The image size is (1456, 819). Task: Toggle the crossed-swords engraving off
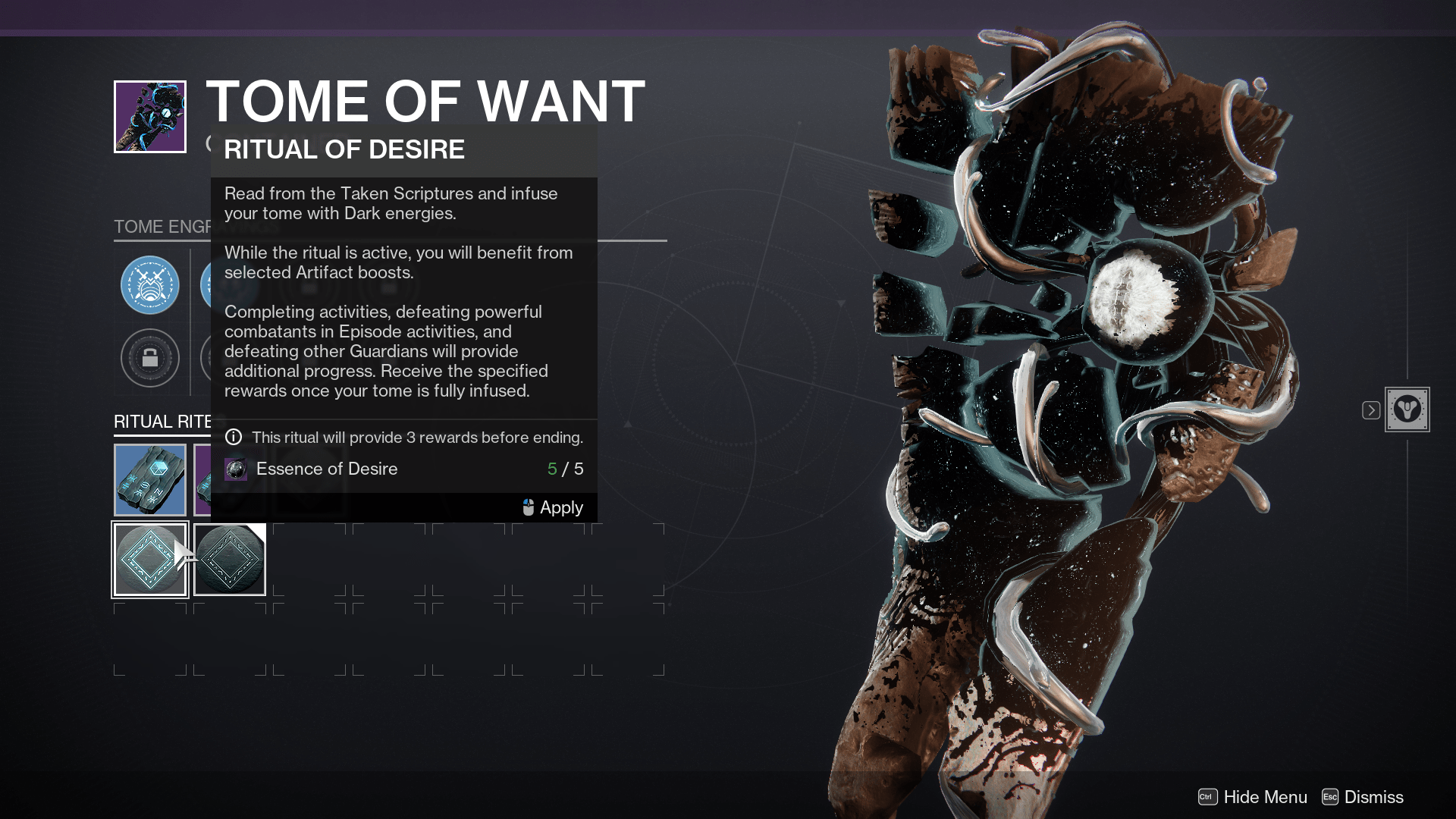tap(149, 286)
